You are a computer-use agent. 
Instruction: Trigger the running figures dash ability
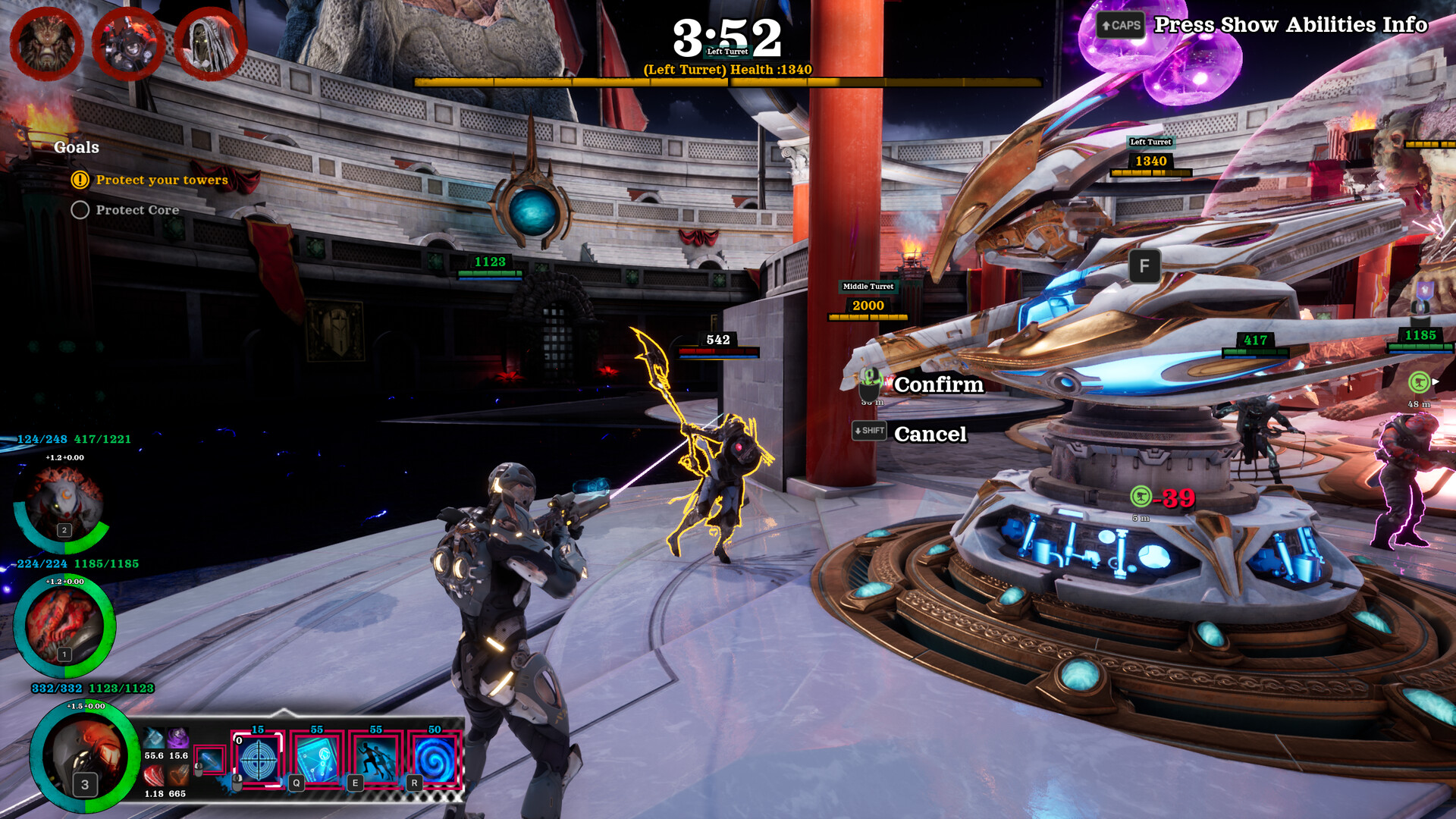click(376, 759)
